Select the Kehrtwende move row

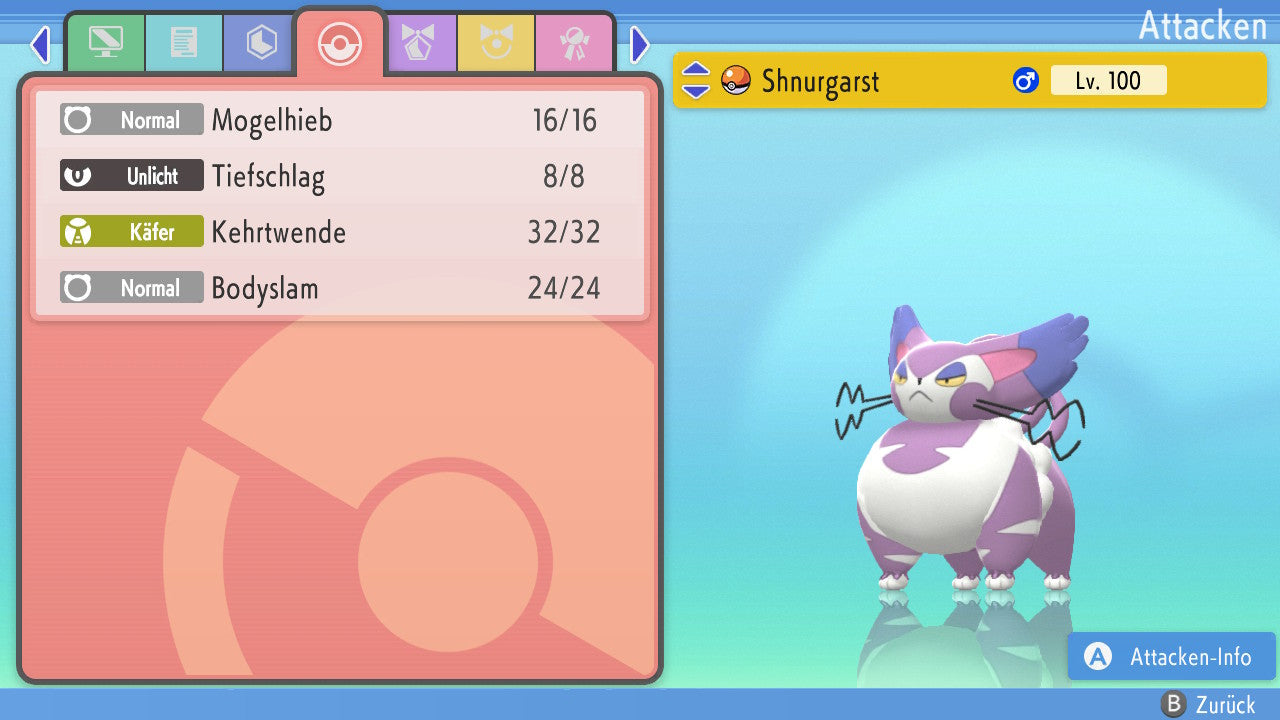tap(340, 233)
